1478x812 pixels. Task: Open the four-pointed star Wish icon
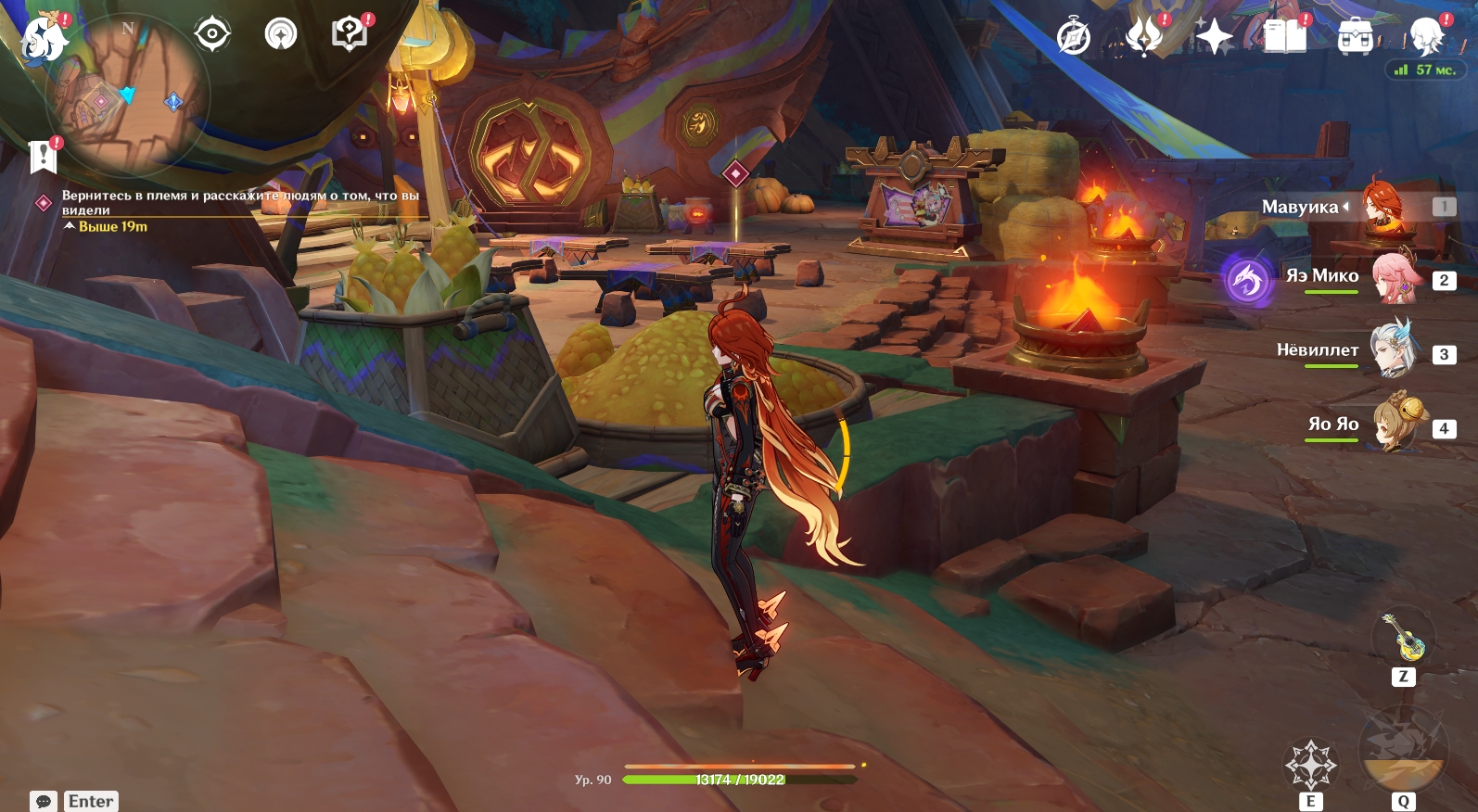pos(1214,38)
